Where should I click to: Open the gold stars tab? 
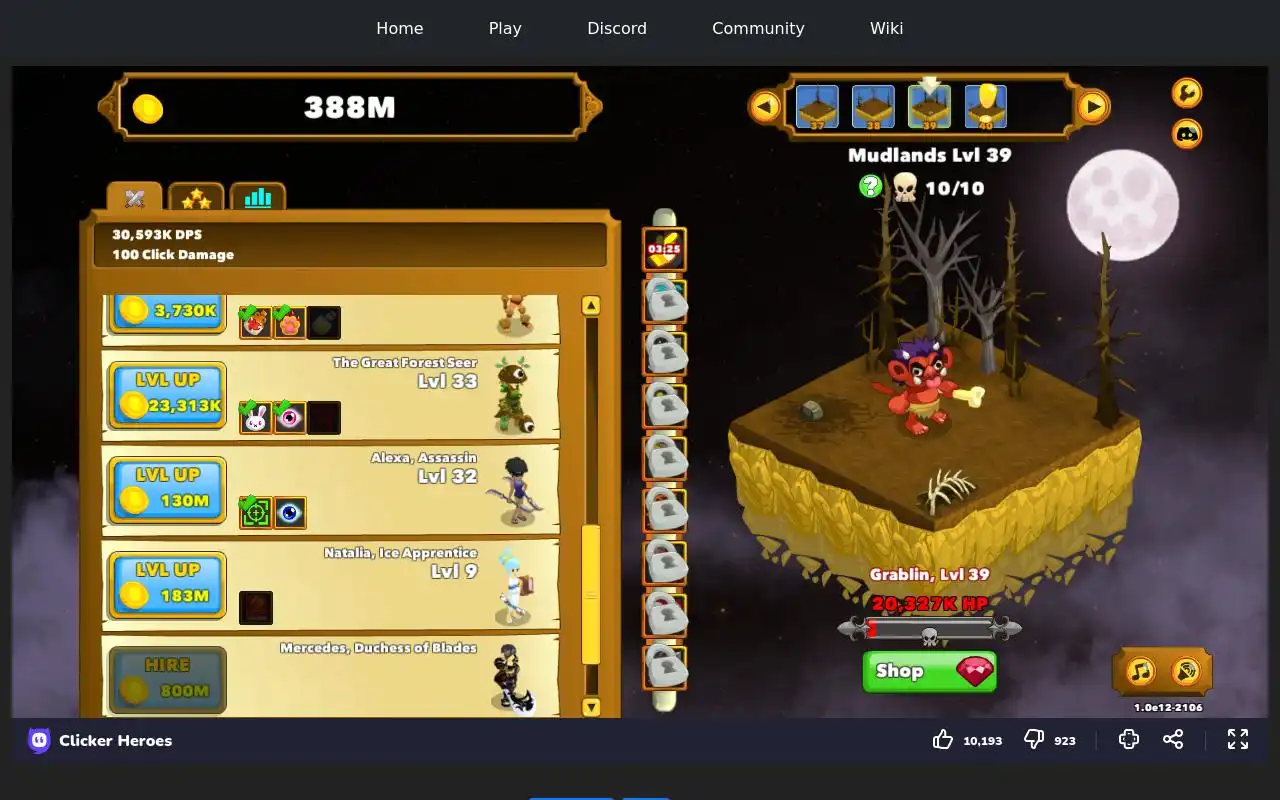196,198
